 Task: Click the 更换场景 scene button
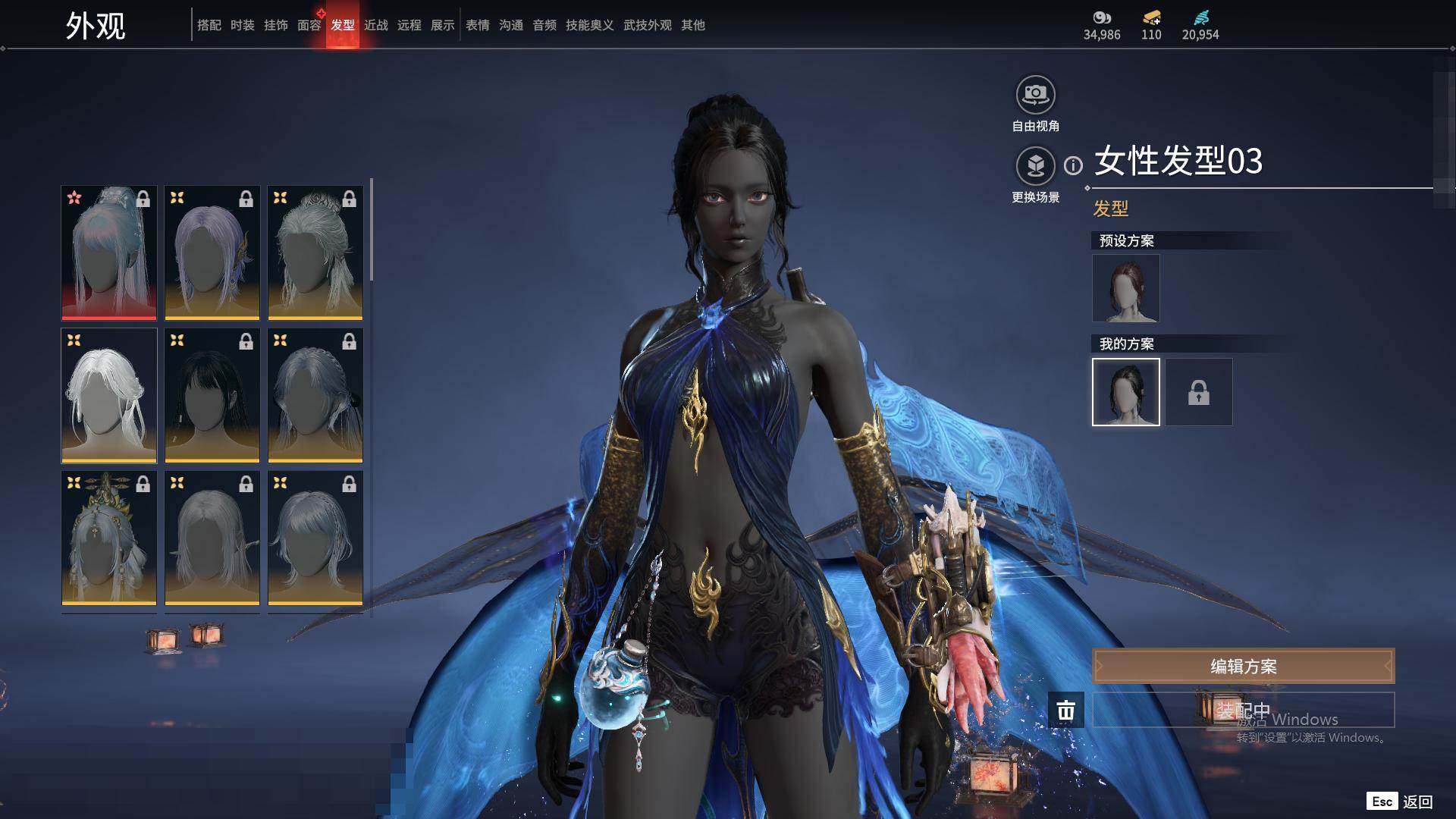1035,166
